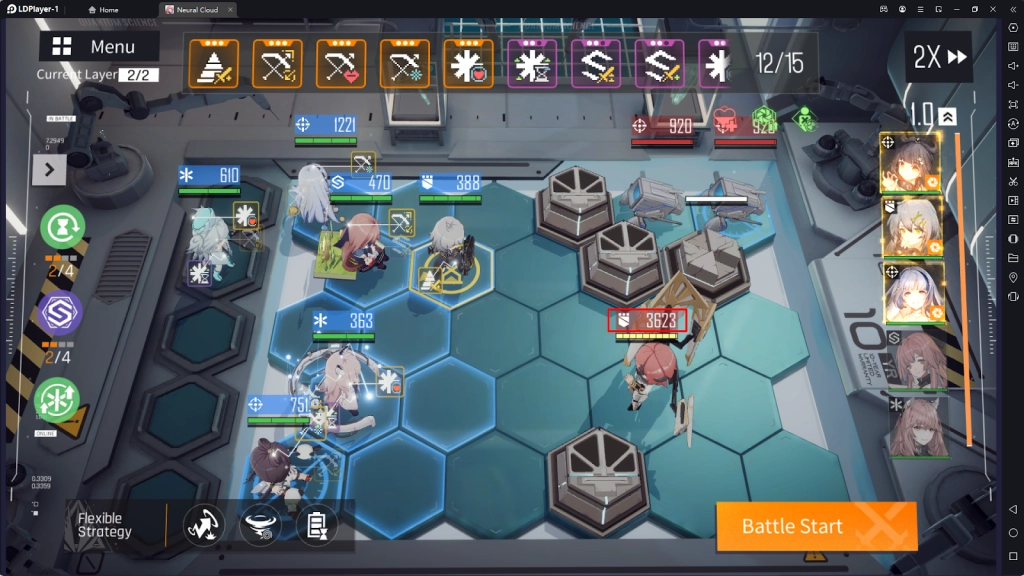The image size is (1024, 576).
Task: Select the top doll portrait in roster
Action: click(909, 162)
